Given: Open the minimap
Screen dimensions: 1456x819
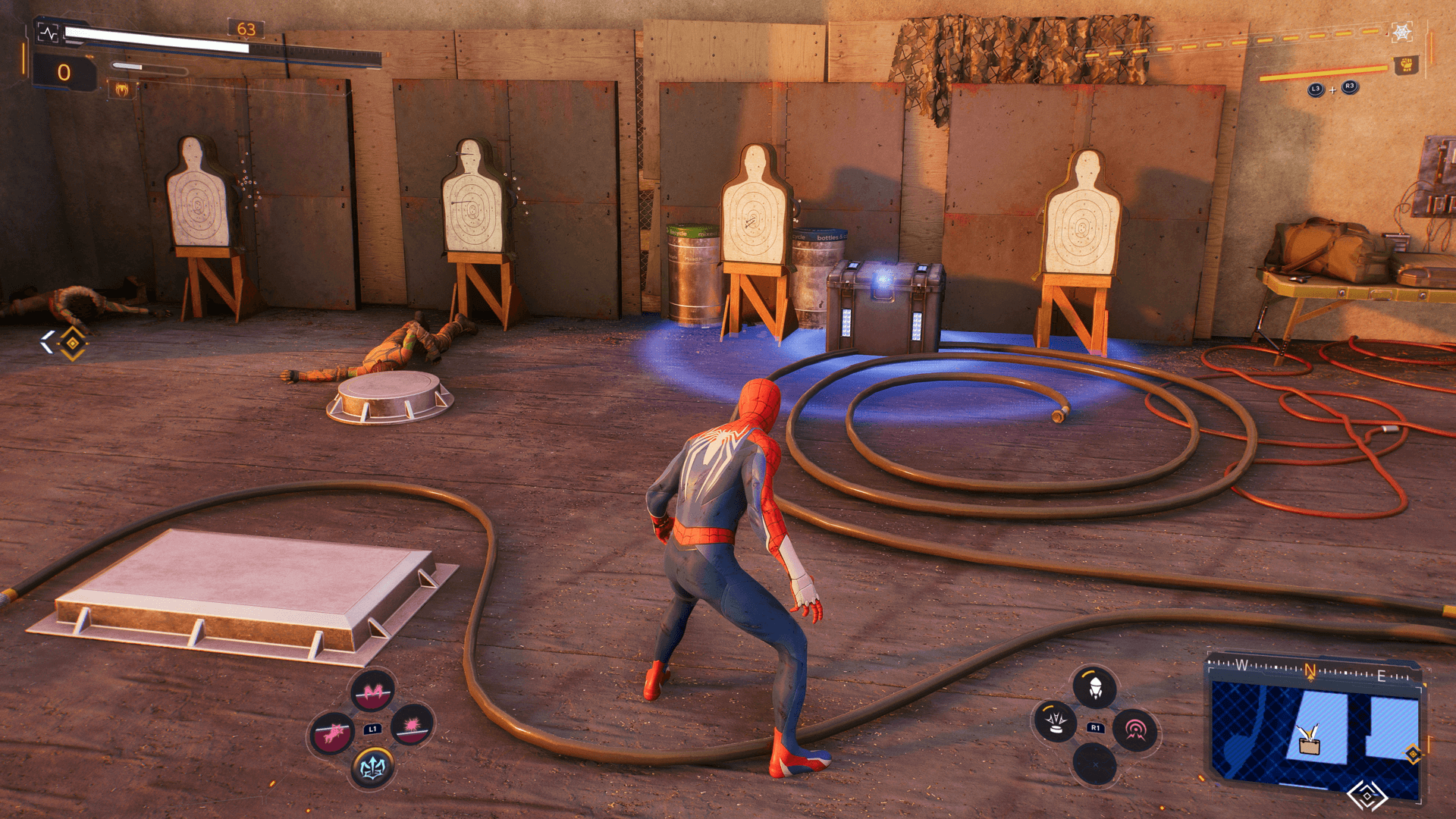Looking at the screenshot, I should [1314, 730].
